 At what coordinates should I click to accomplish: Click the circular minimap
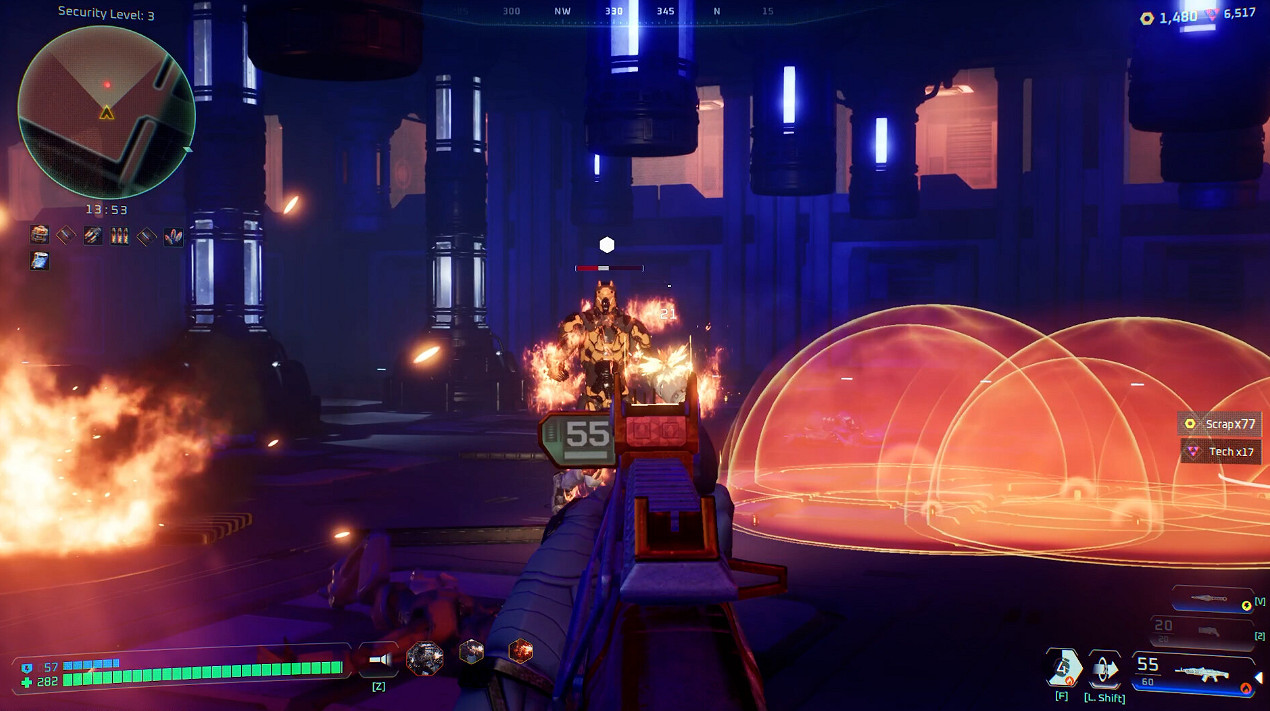[106, 111]
